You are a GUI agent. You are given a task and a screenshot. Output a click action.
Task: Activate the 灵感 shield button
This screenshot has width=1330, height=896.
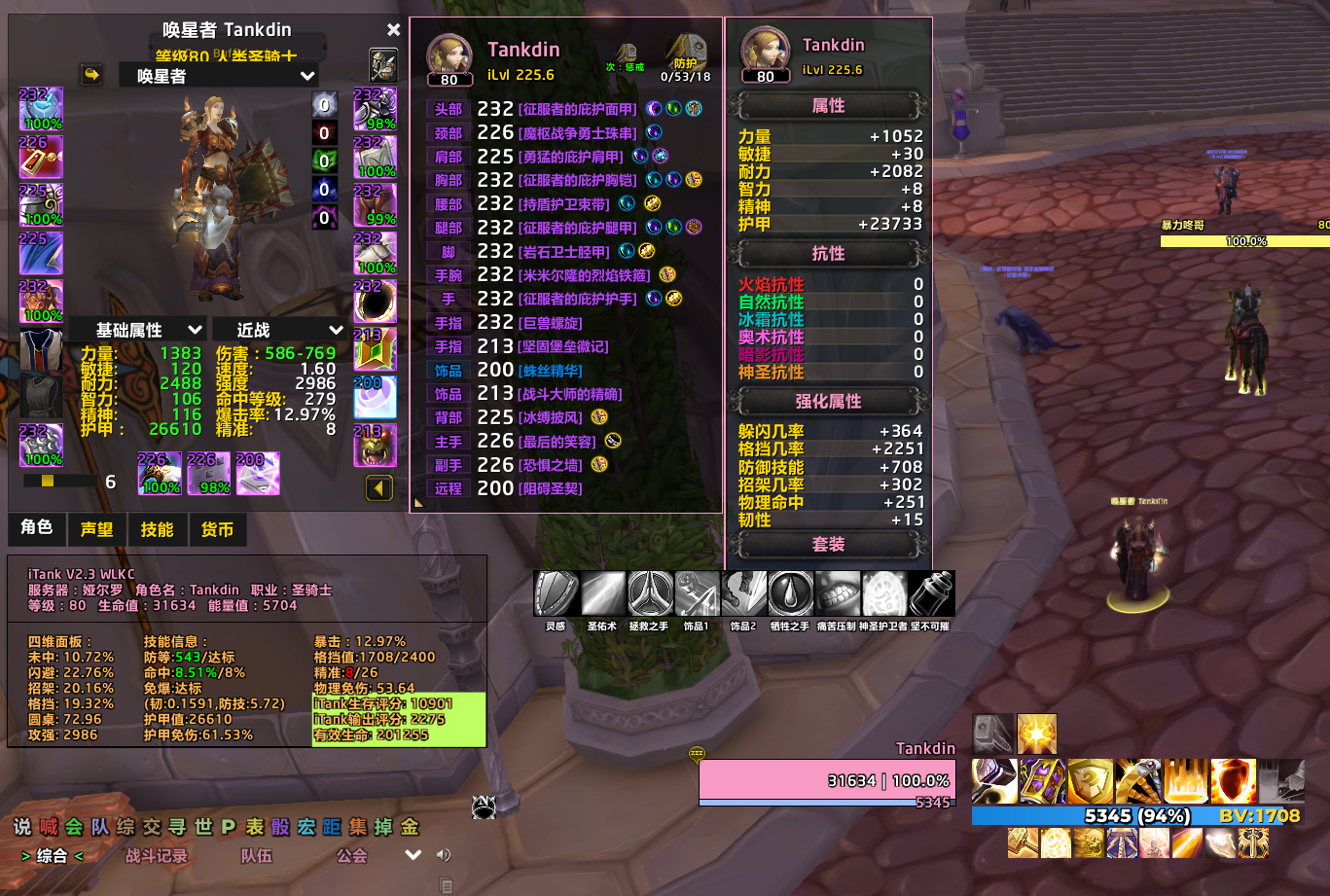click(556, 593)
